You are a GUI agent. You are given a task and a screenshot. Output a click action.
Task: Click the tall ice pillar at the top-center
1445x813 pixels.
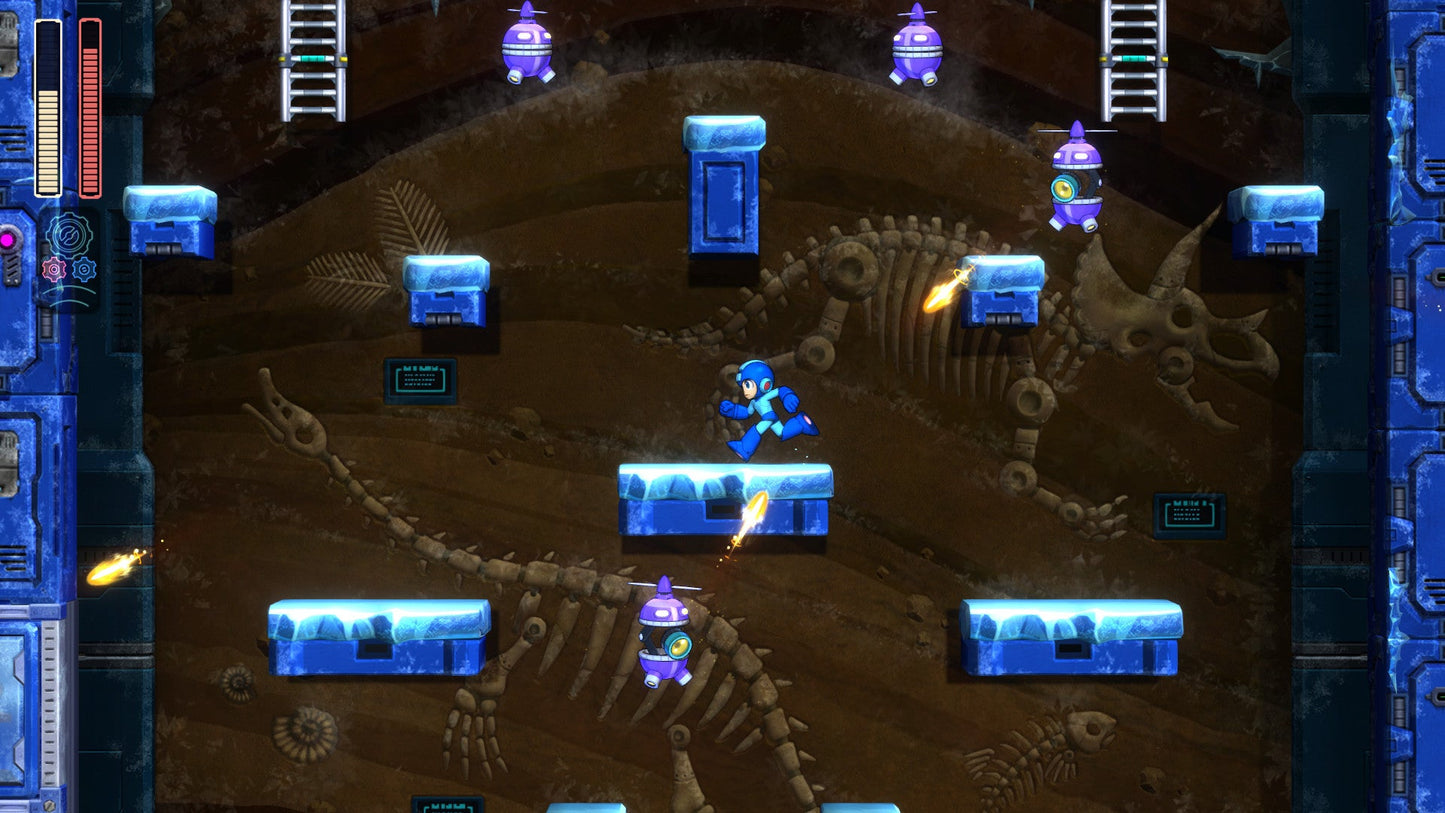tap(722, 190)
